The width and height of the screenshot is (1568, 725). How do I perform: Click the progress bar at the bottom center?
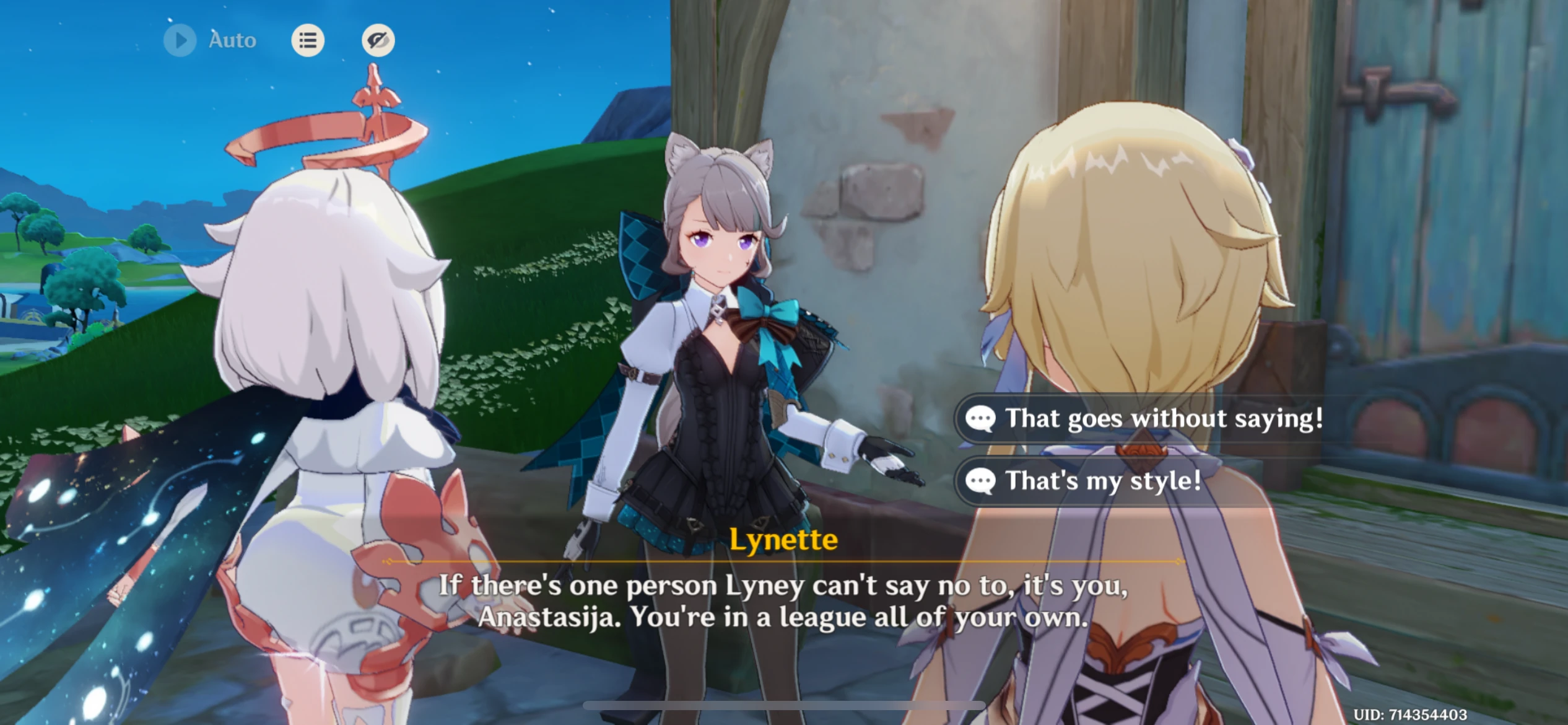pos(783,705)
